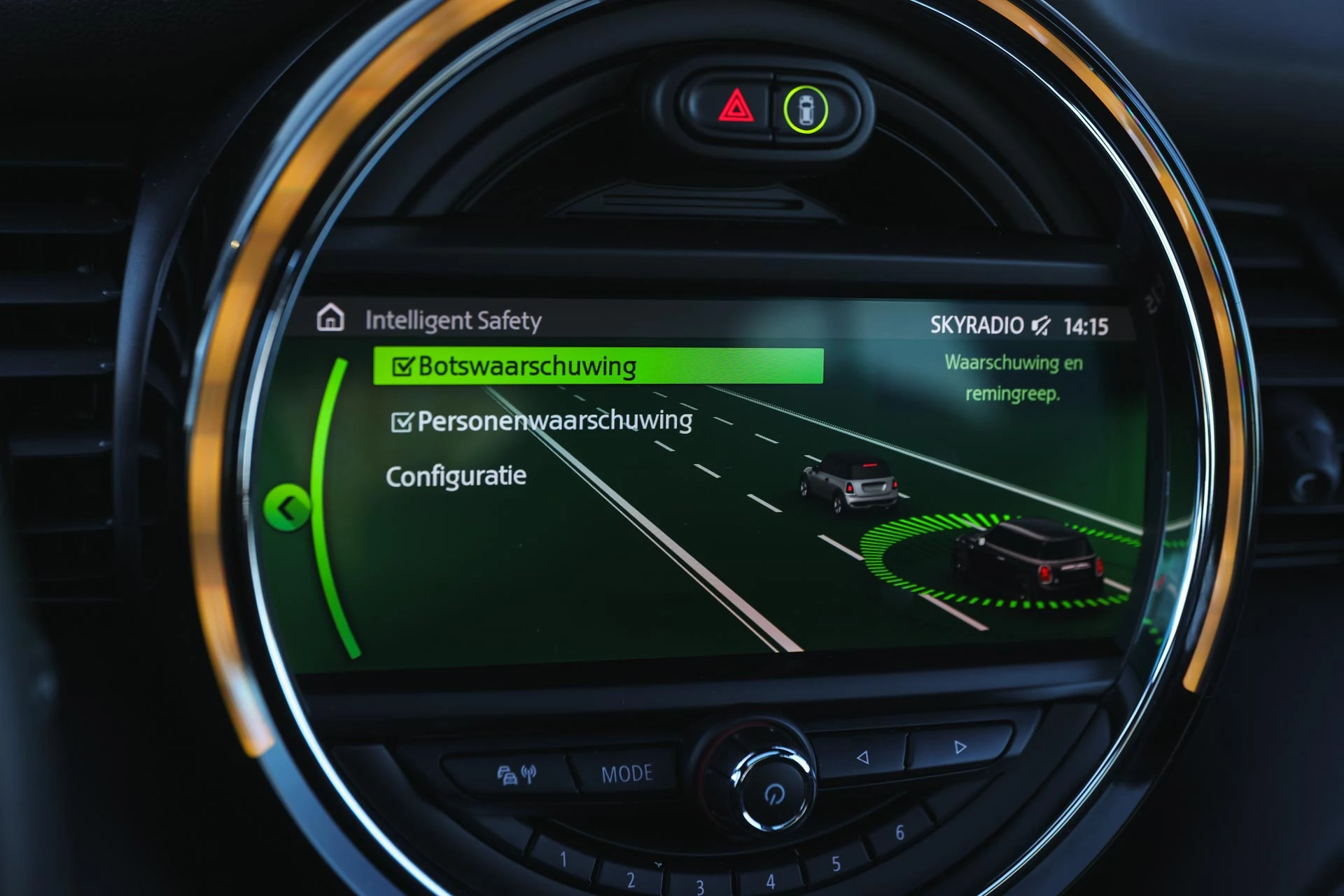The width and height of the screenshot is (1344, 896).
Task: Toggle the illuminated safety button above the screen
Action: (x=806, y=109)
